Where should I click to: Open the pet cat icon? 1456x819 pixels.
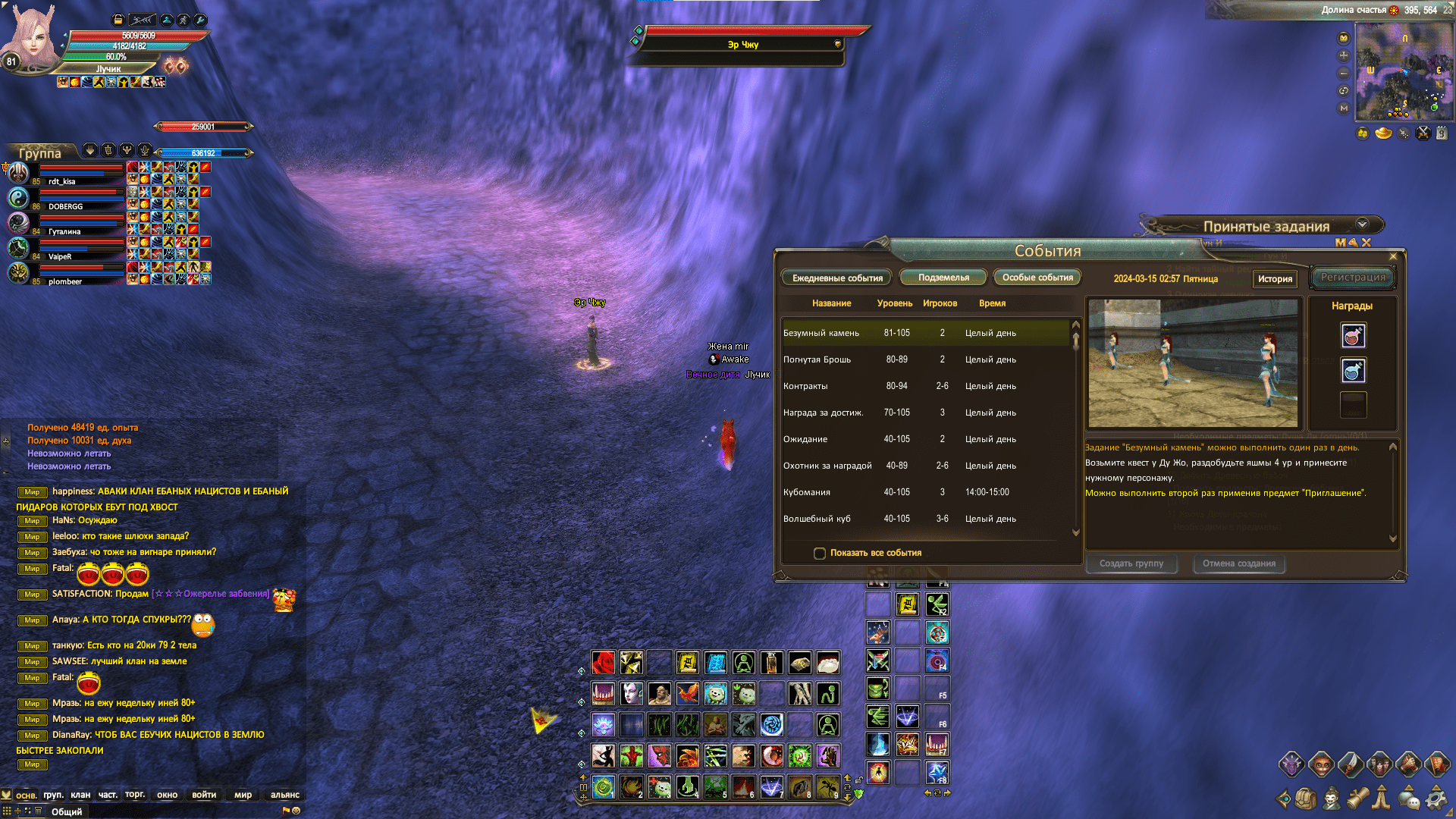1320,764
